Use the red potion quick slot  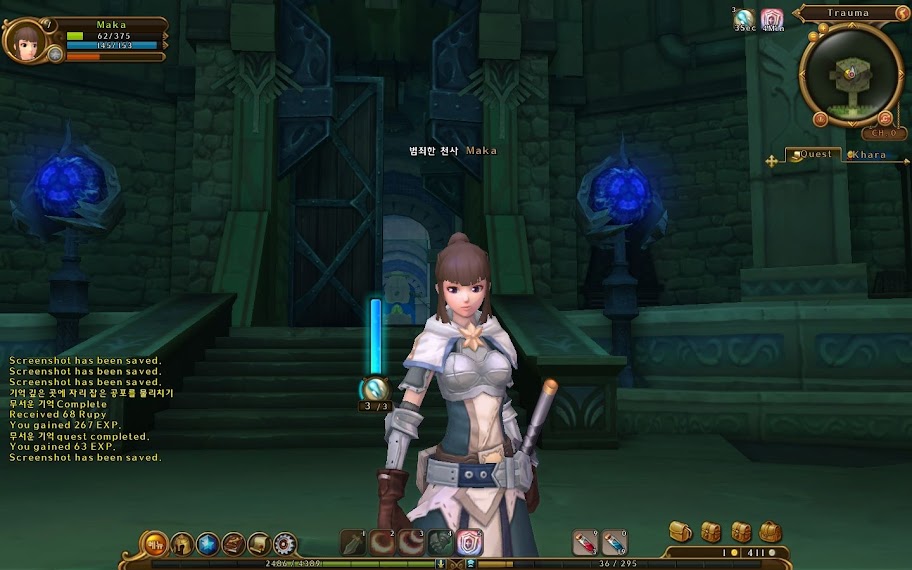(x=584, y=543)
